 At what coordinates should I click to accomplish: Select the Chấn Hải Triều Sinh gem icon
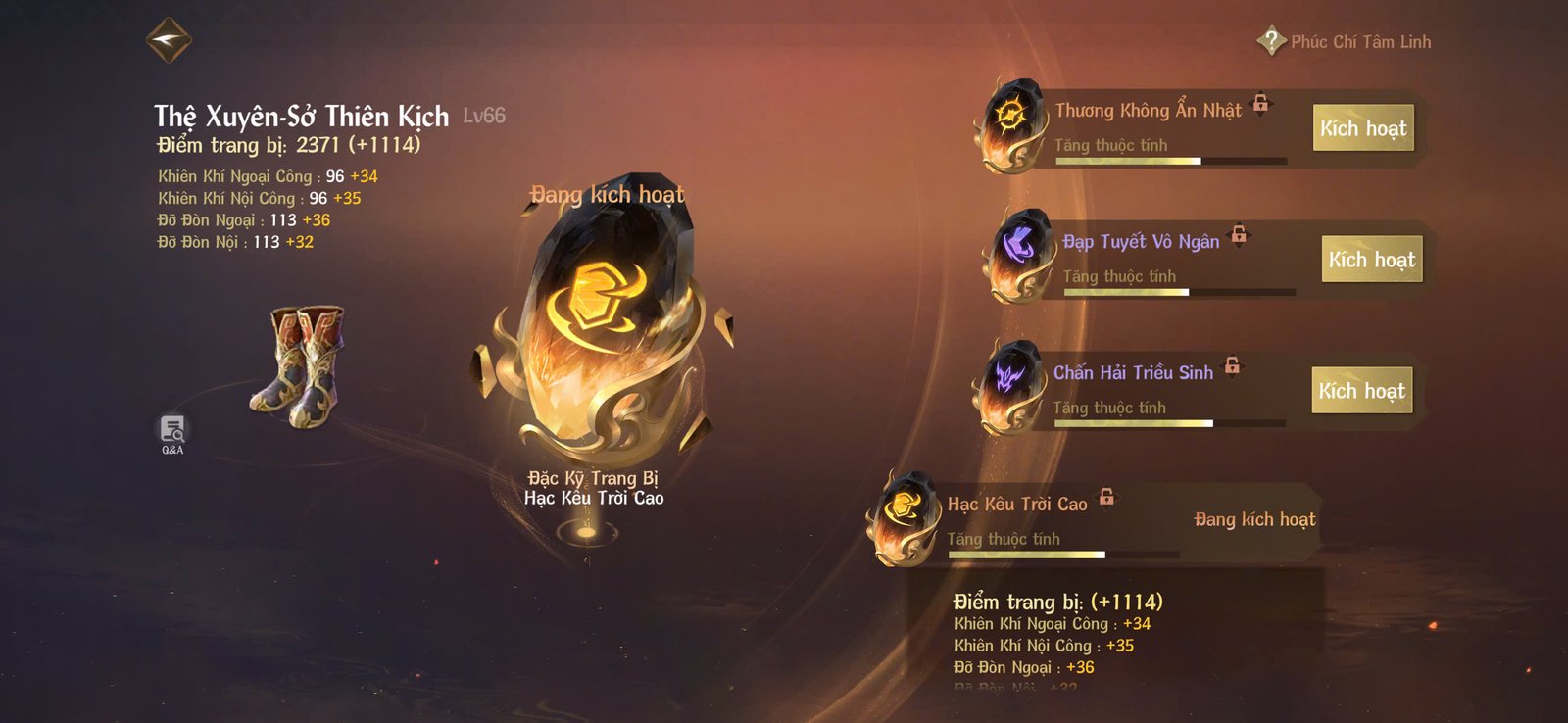pos(1008,385)
